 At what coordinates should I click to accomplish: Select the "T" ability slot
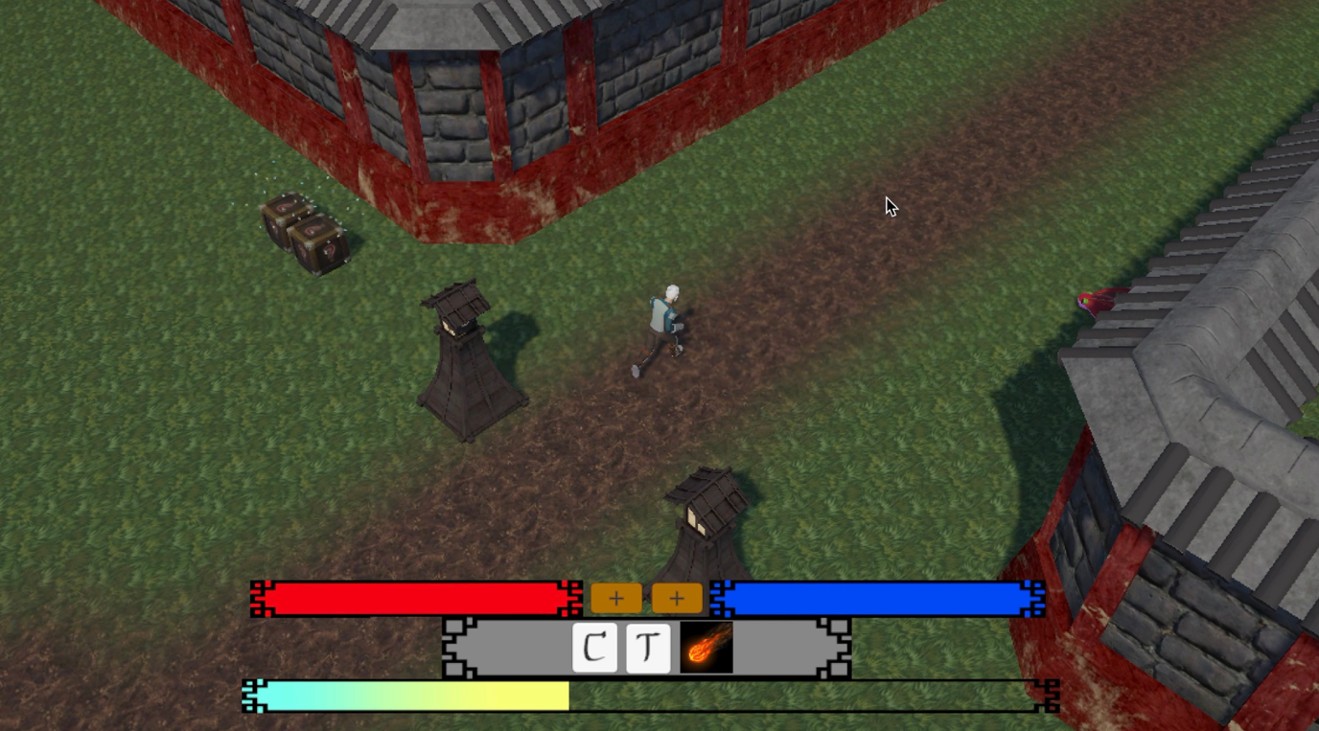pos(648,647)
